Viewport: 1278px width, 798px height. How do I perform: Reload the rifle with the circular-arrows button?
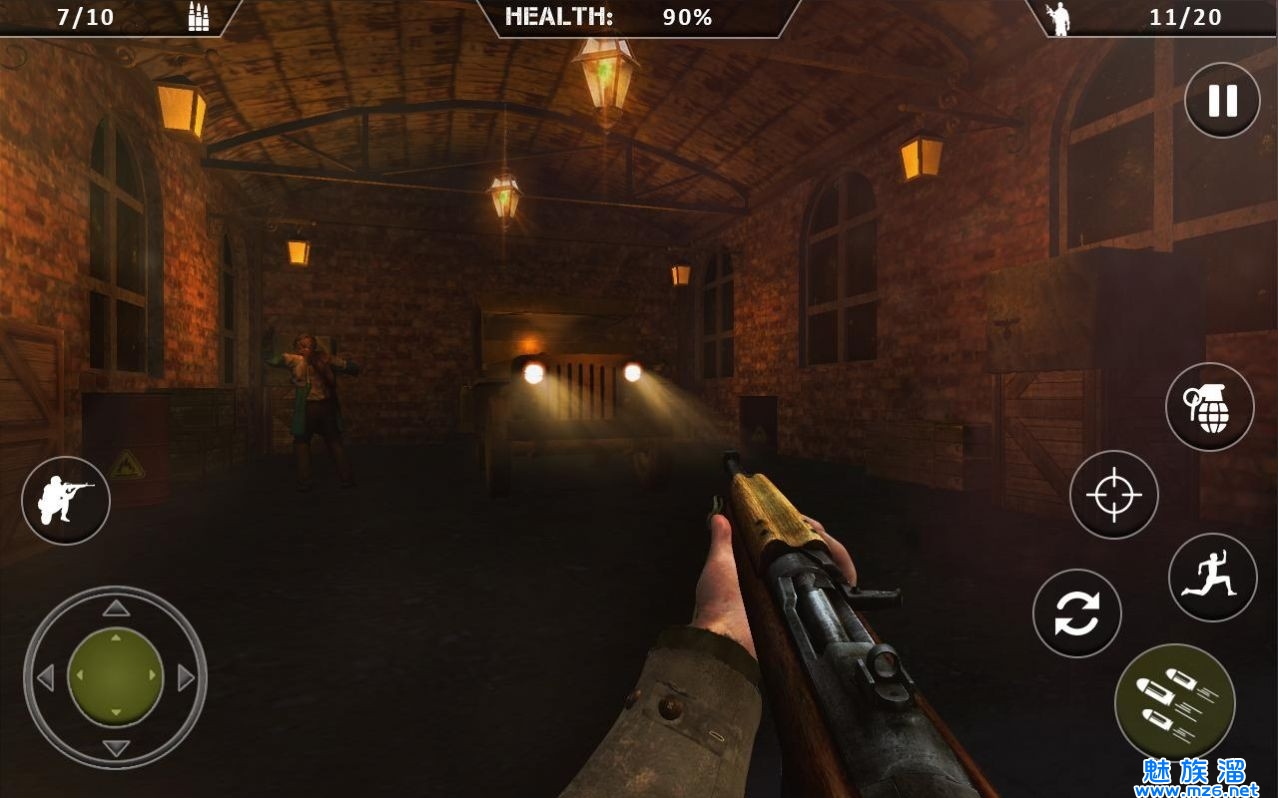[1077, 614]
